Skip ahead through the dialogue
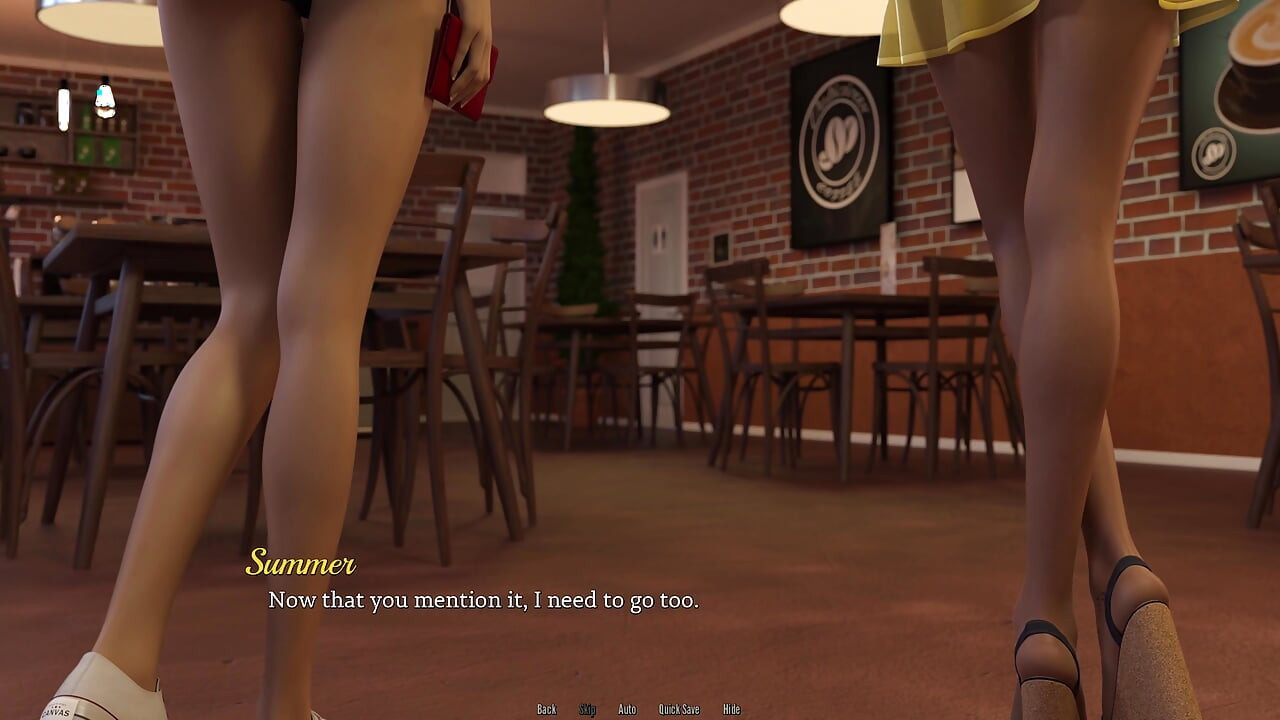The width and height of the screenshot is (1280, 720). coord(587,709)
